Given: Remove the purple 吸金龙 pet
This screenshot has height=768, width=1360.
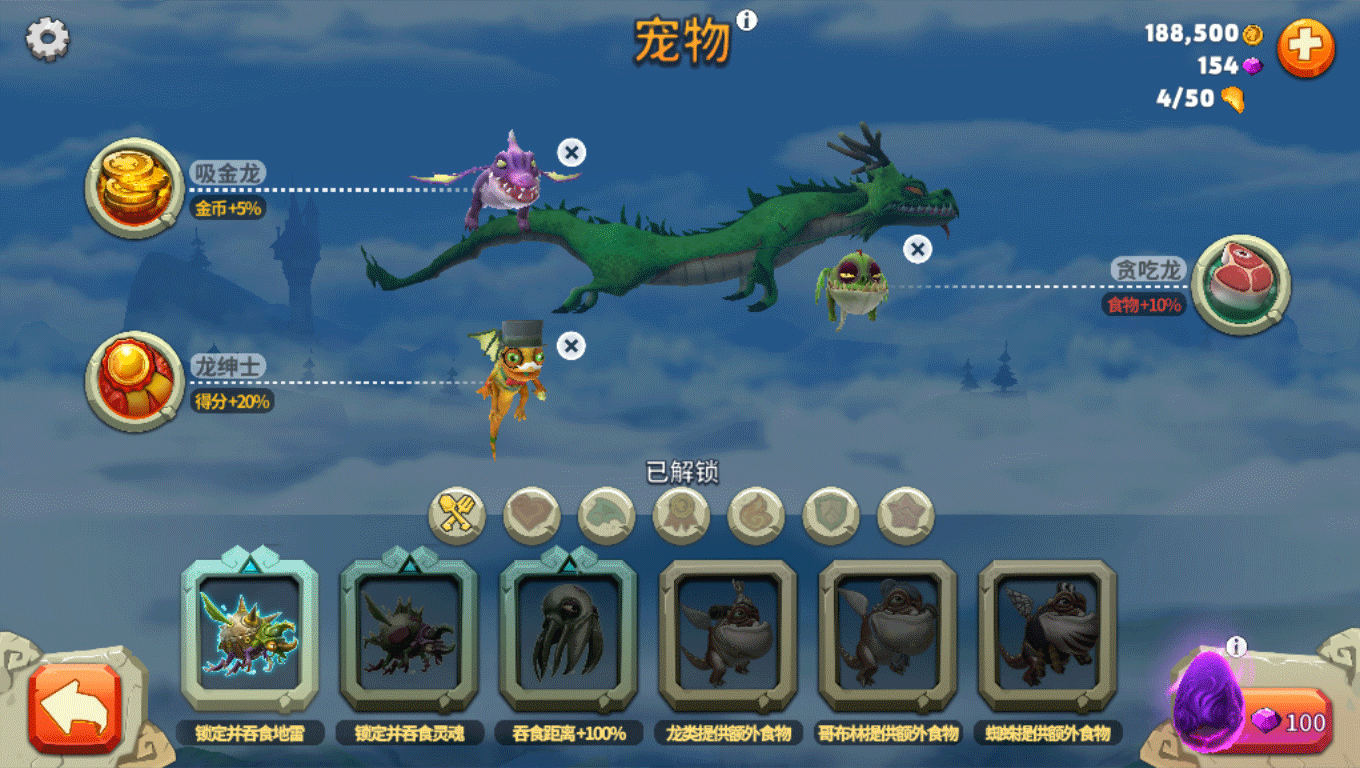Looking at the screenshot, I should tap(571, 153).
